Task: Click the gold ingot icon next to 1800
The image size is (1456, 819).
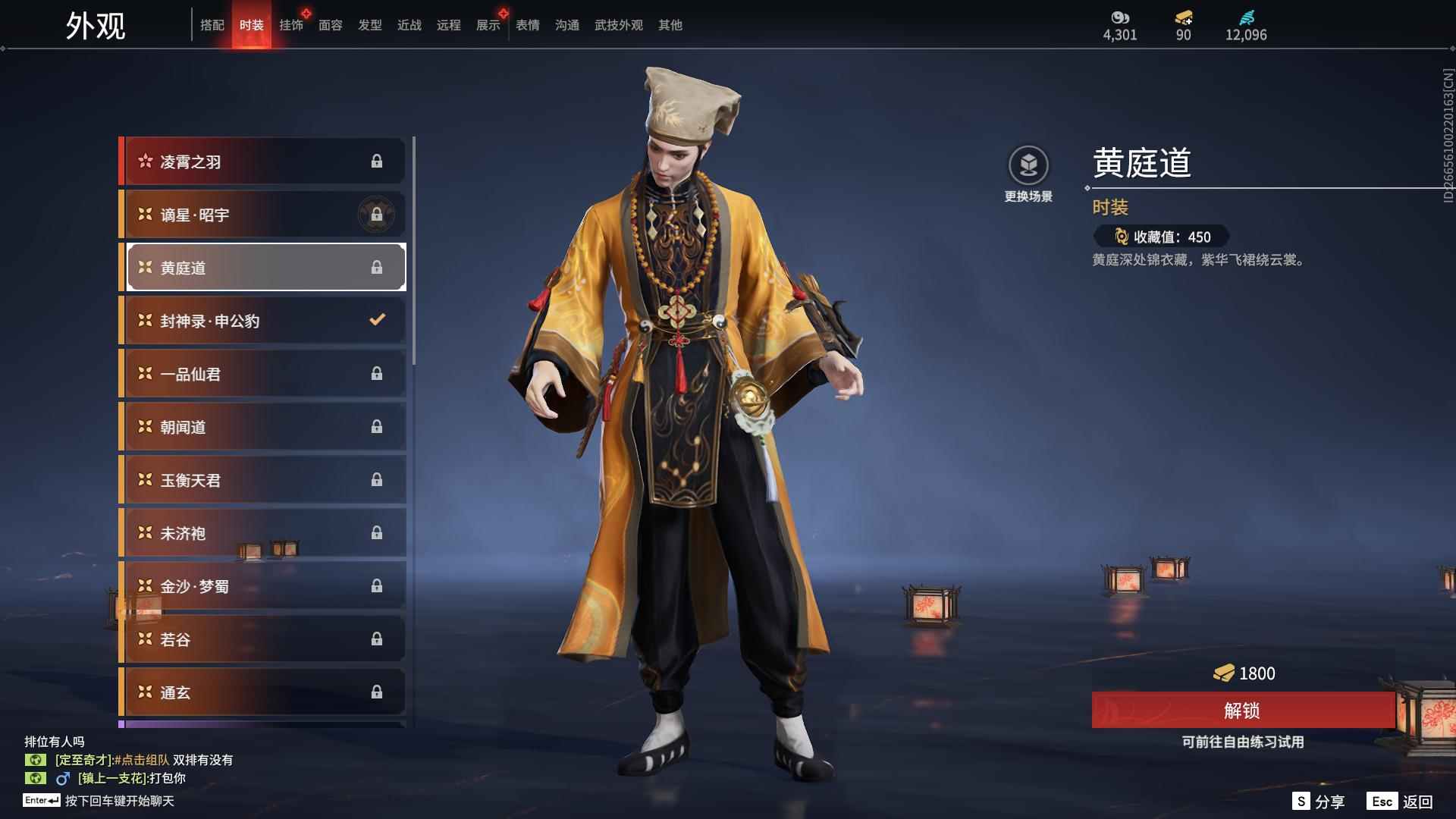Action: coord(1226,673)
